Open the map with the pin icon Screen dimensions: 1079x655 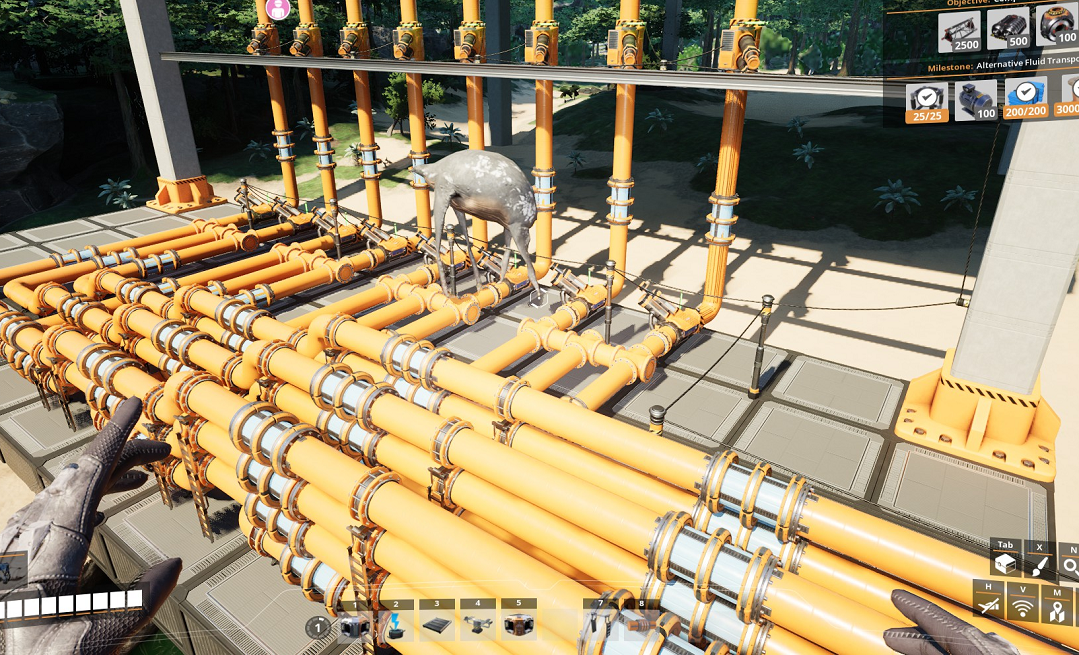[x=1057, y=605]
